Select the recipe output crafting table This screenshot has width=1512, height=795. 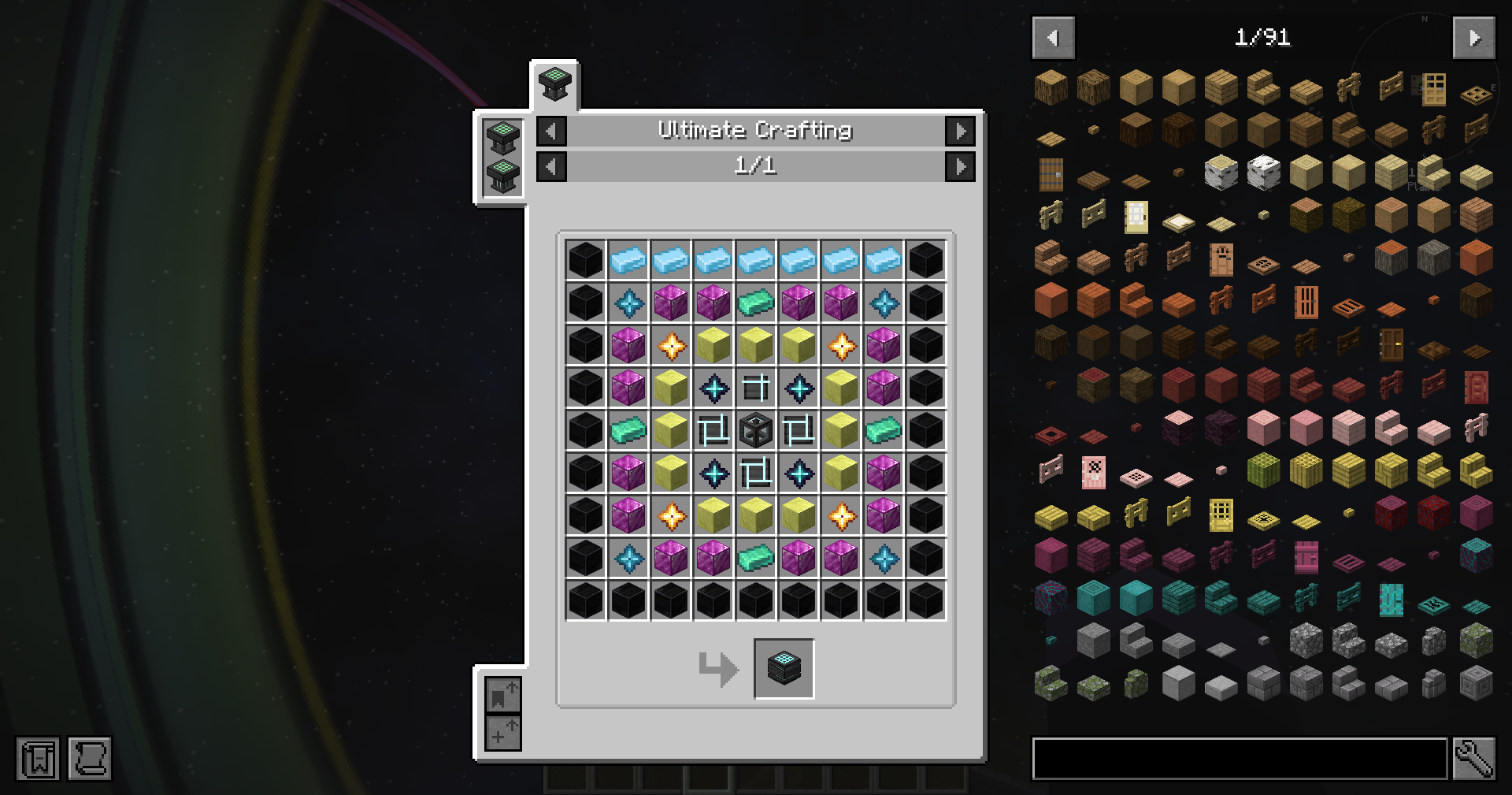pos(784,669)
